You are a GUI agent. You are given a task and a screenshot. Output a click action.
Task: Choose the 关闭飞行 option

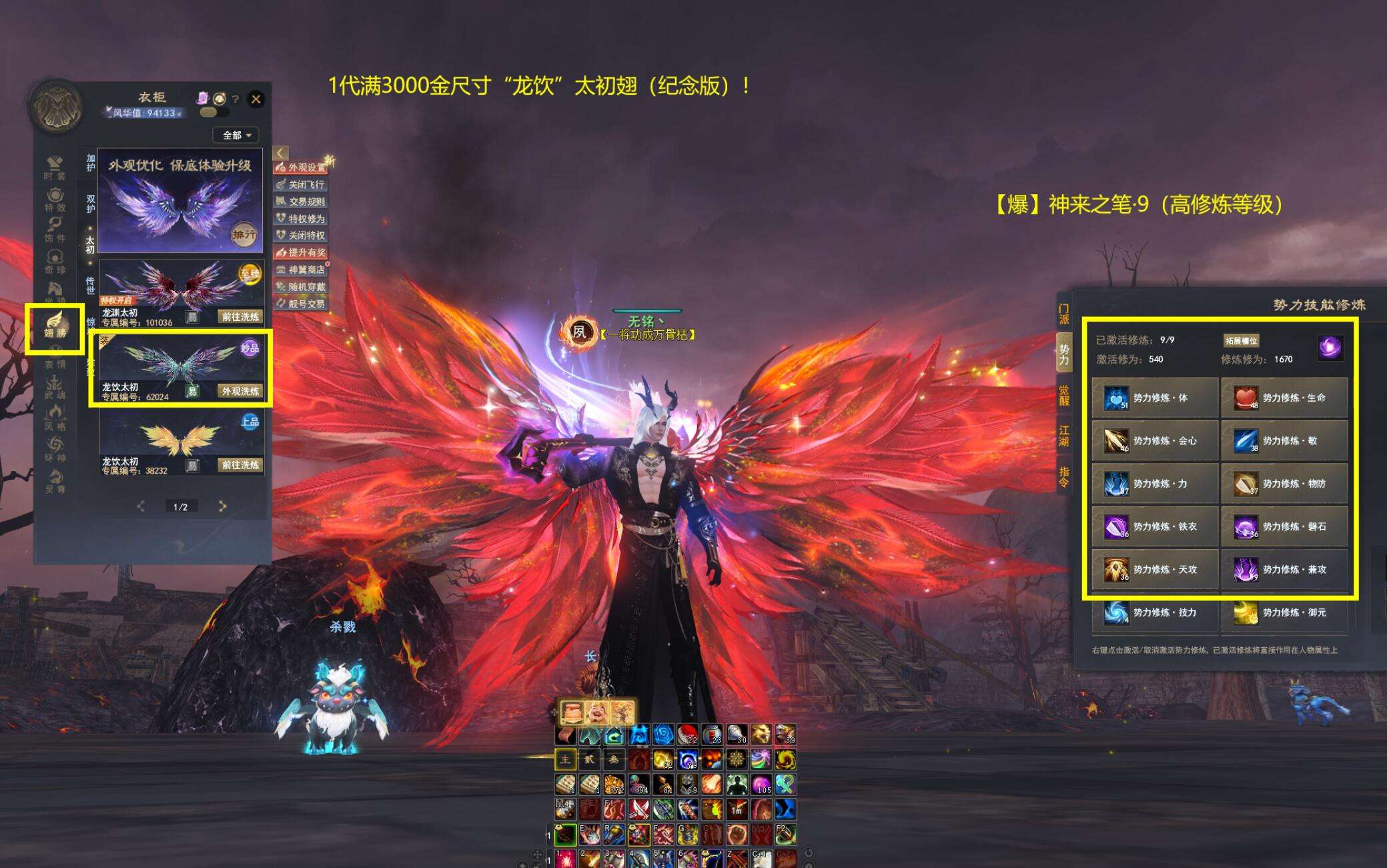(302, 185)
